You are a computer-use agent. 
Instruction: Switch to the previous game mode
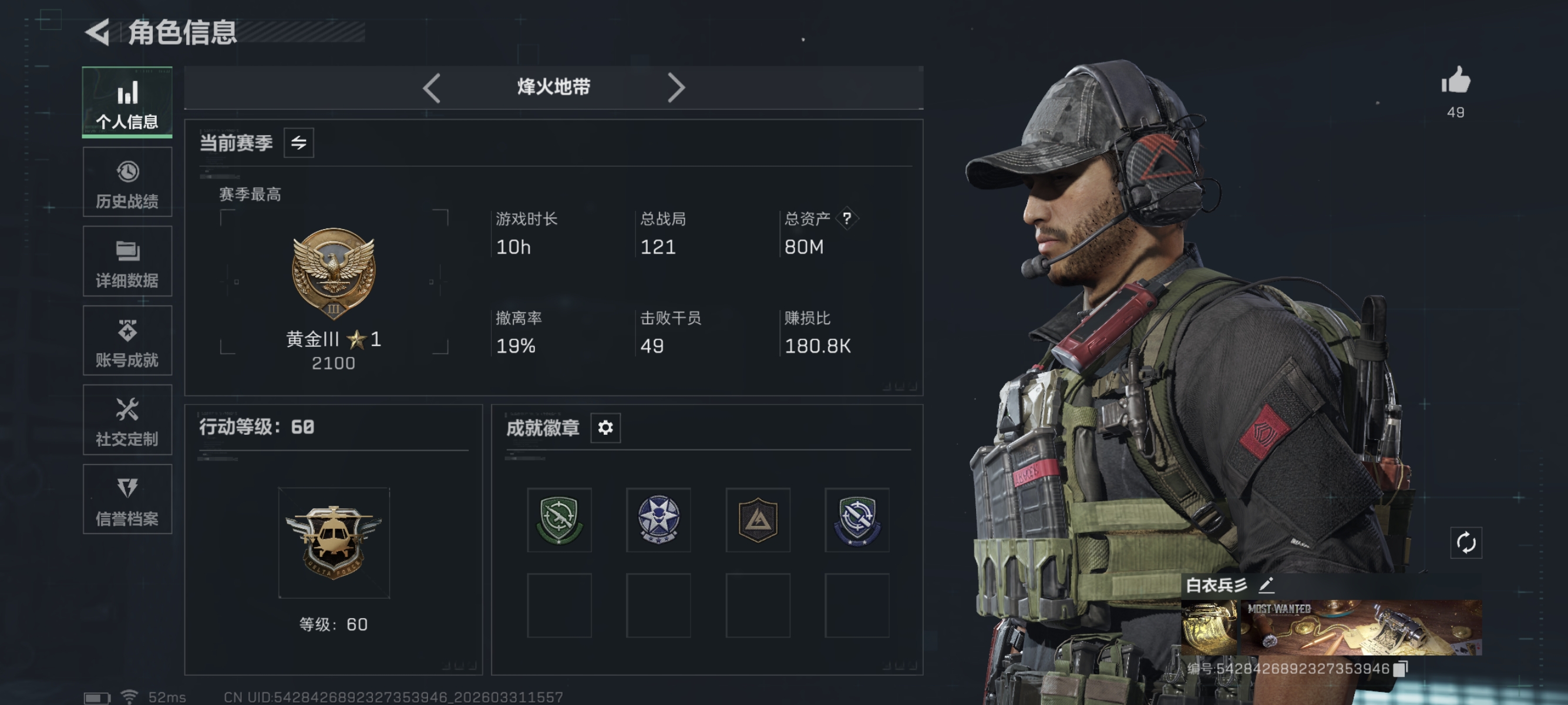tap(432, 88)
